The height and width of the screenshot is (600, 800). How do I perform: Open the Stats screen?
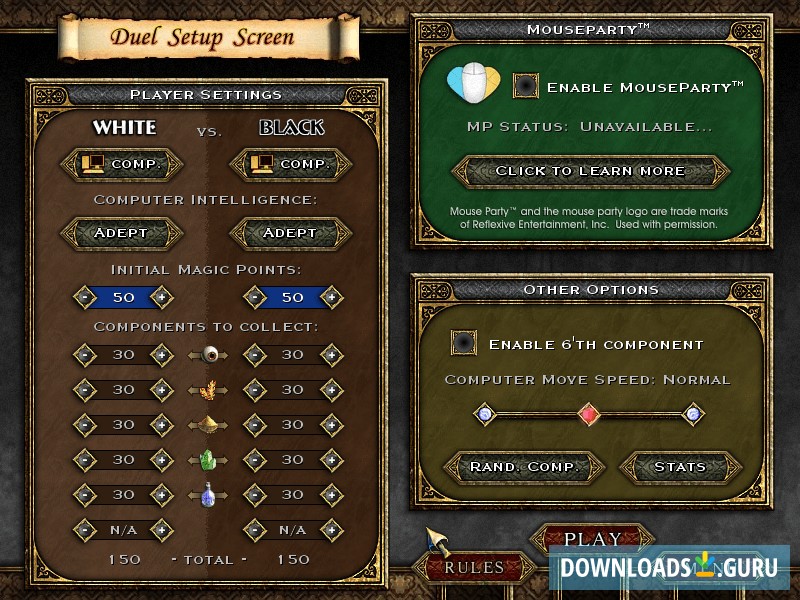680,467
